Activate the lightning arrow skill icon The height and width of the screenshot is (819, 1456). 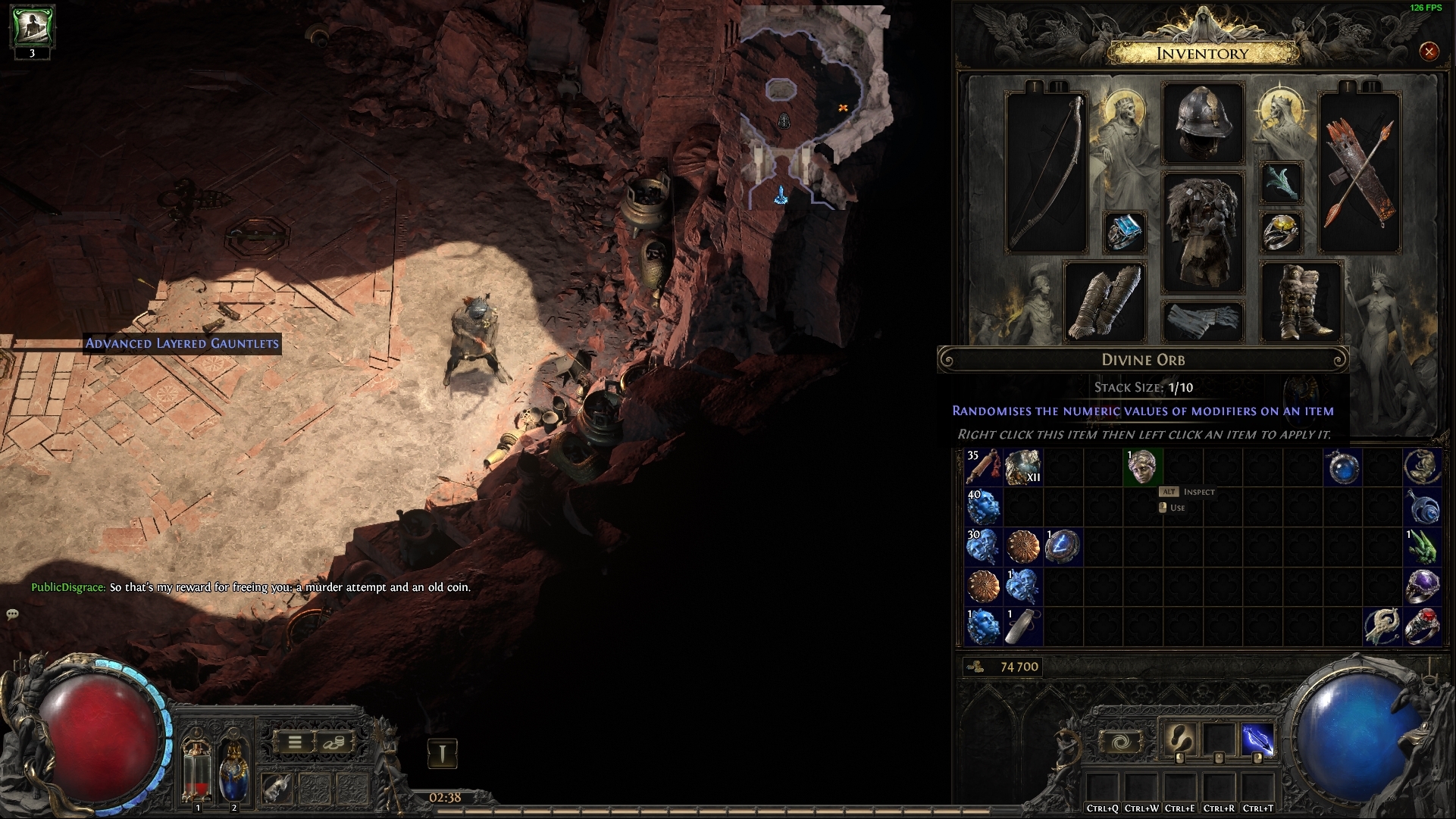point(1257,740)
